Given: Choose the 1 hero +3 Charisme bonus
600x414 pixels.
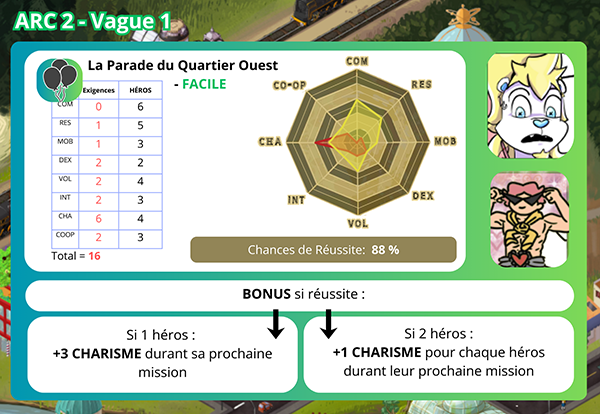Looking at the screenshot, I should (163, 354).
